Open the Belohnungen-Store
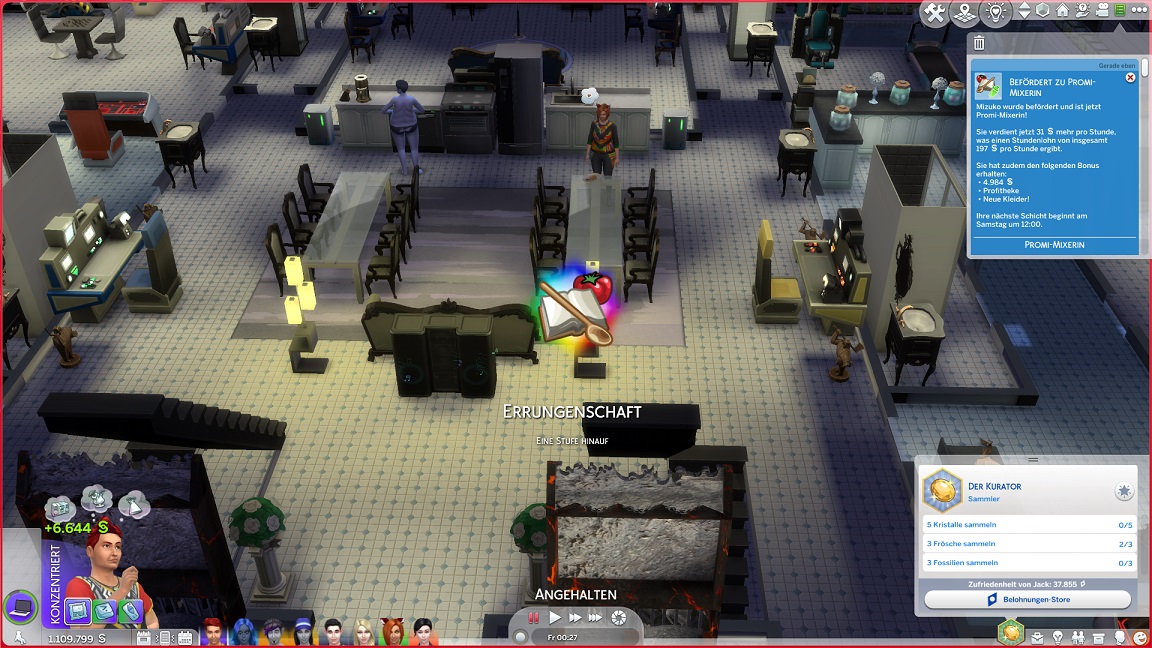 tap(1027, 600)
